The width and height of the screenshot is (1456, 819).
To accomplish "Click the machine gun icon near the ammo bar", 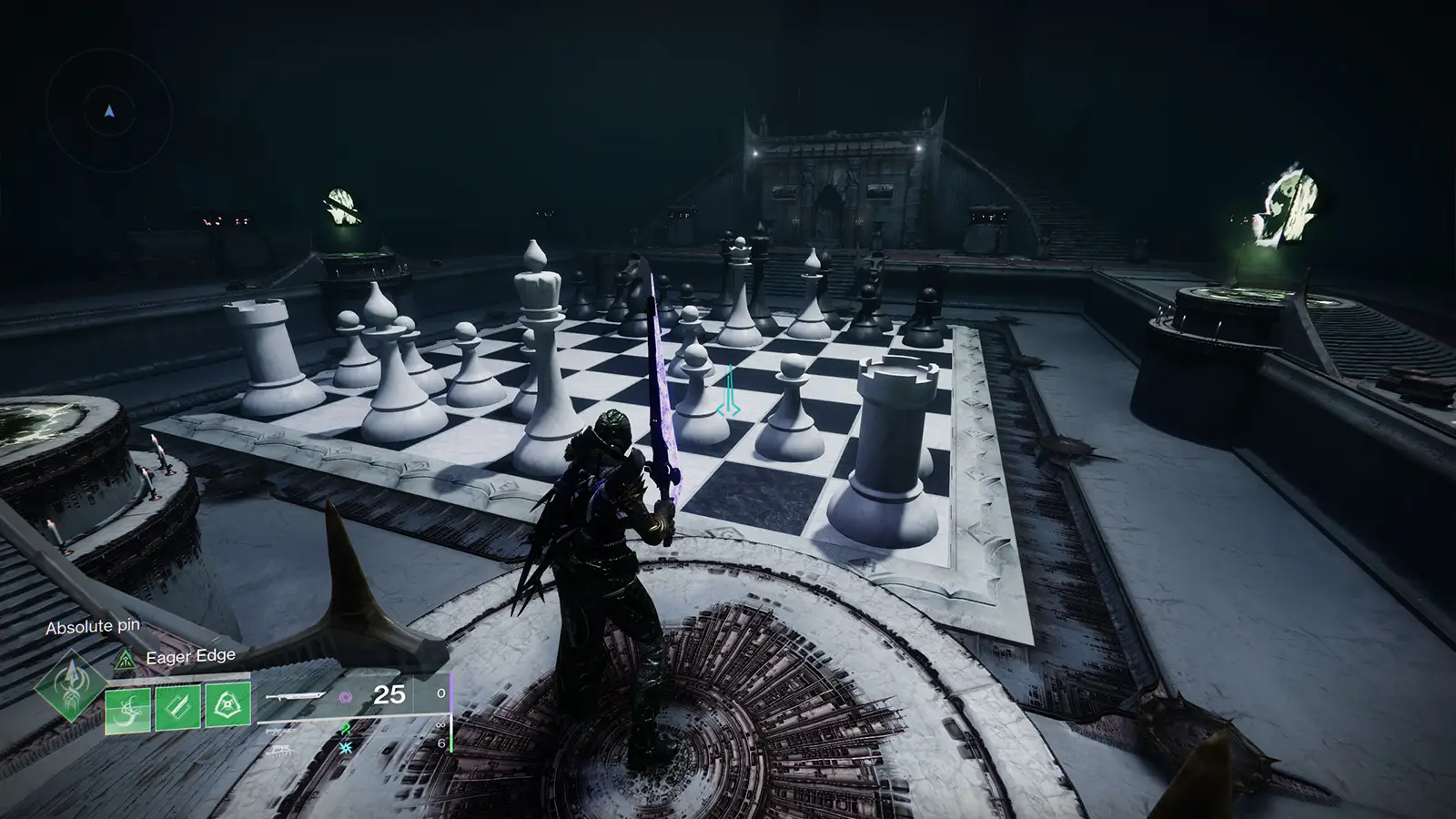I will pos(278,750).
